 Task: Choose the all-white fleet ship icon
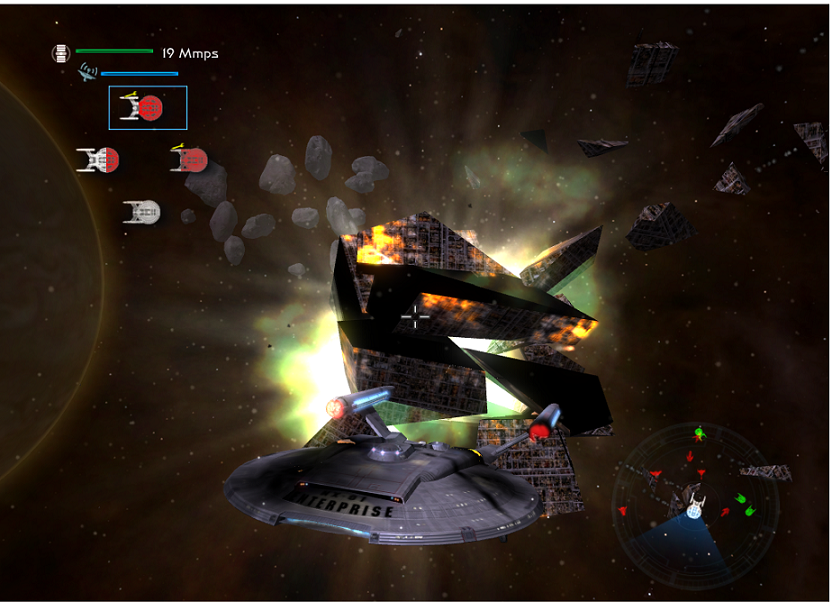(x=142, y=211)
